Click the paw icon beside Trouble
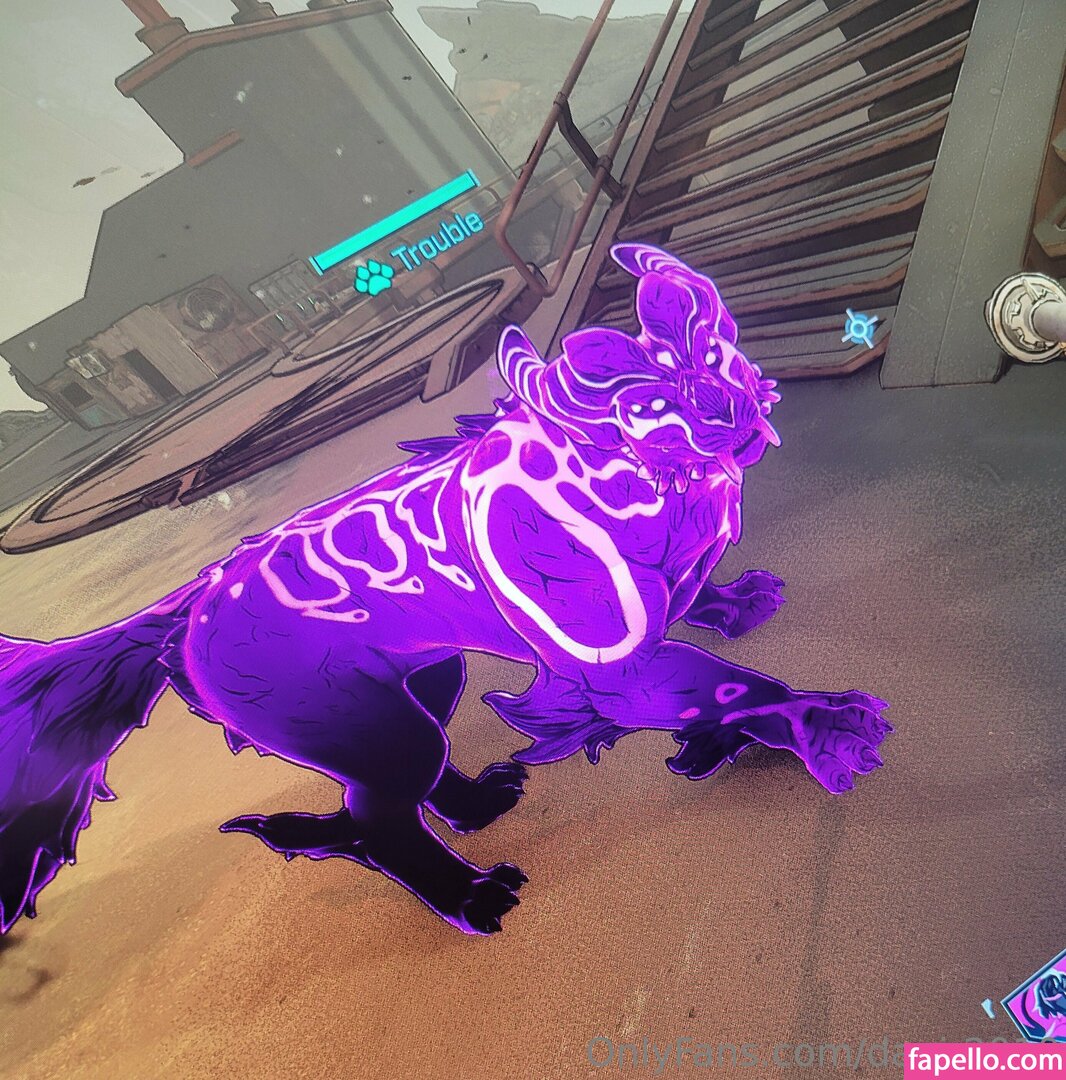Screen dimensions: 1066x1080 [x=374, y=277]
